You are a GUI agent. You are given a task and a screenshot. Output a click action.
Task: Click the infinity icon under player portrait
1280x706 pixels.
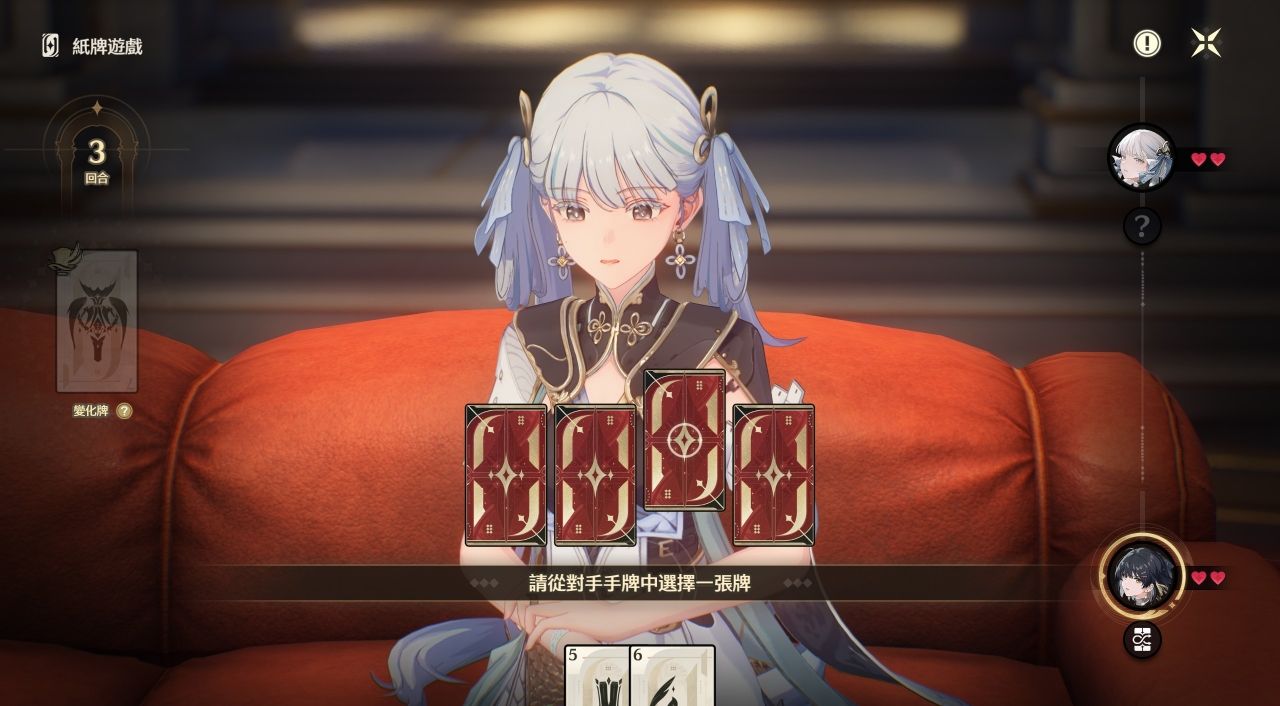pos(1142,639)
